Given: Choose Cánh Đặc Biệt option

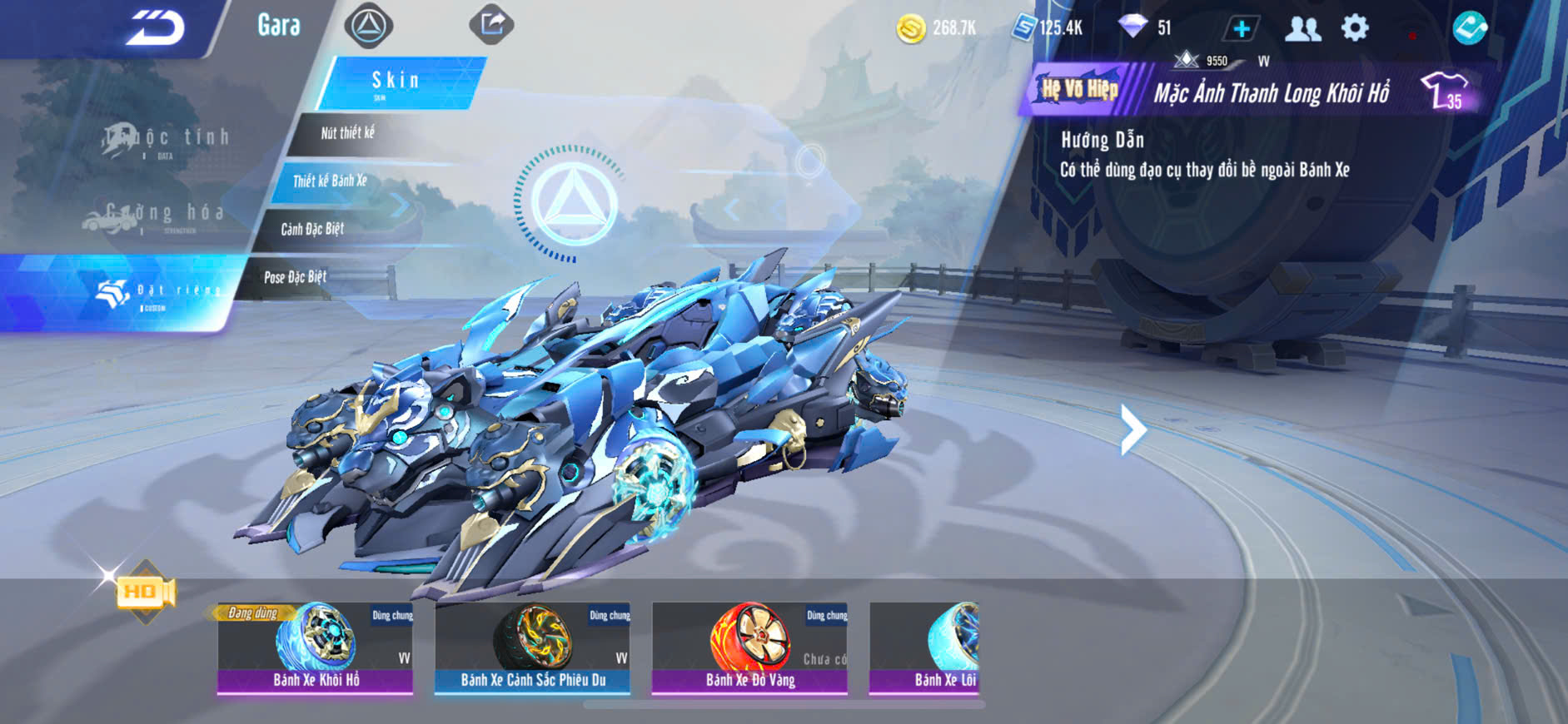Looking at the screenshot, I should pos(312,229).
